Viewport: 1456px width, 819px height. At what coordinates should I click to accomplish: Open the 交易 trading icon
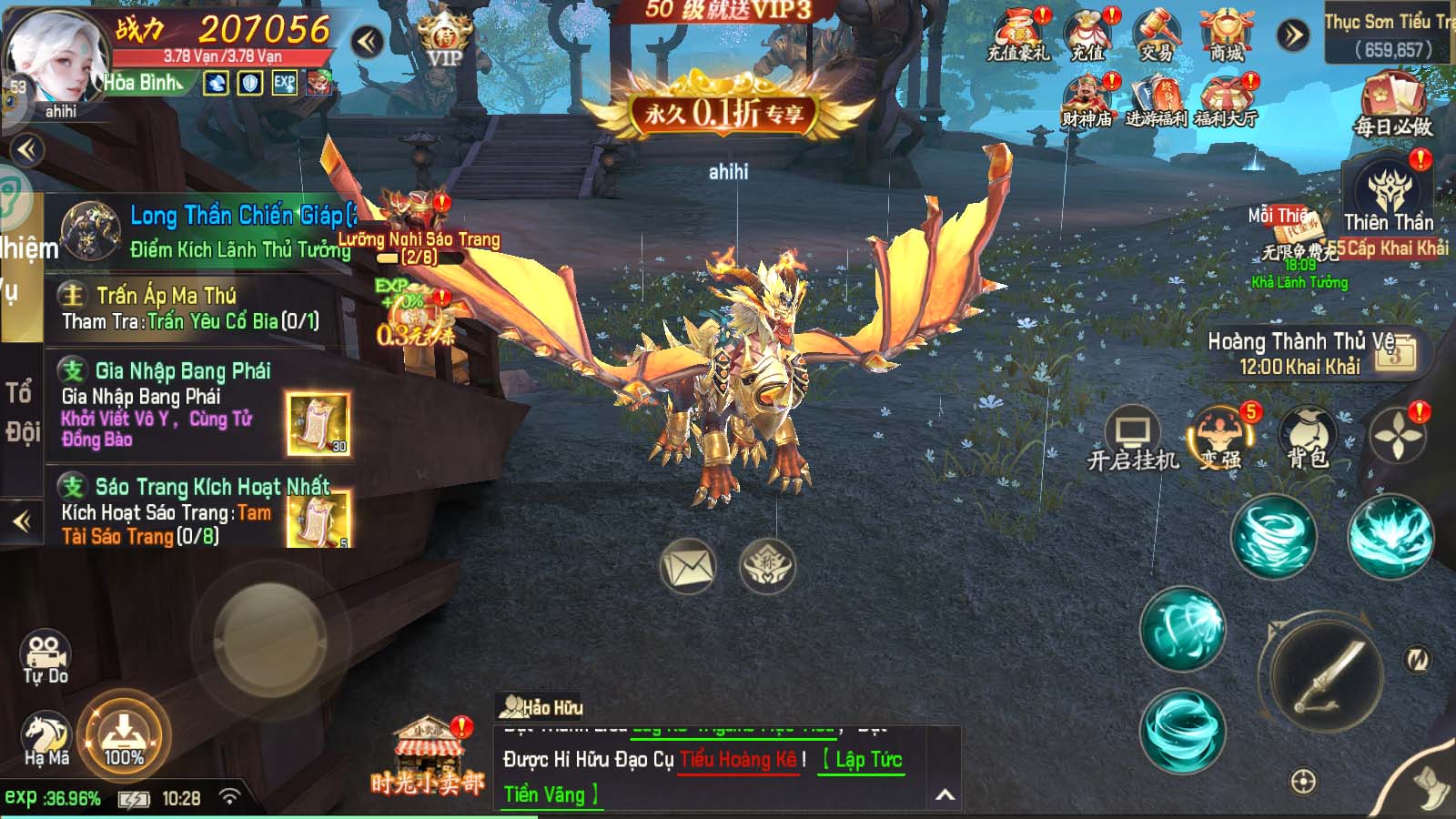click(1158, 36)
